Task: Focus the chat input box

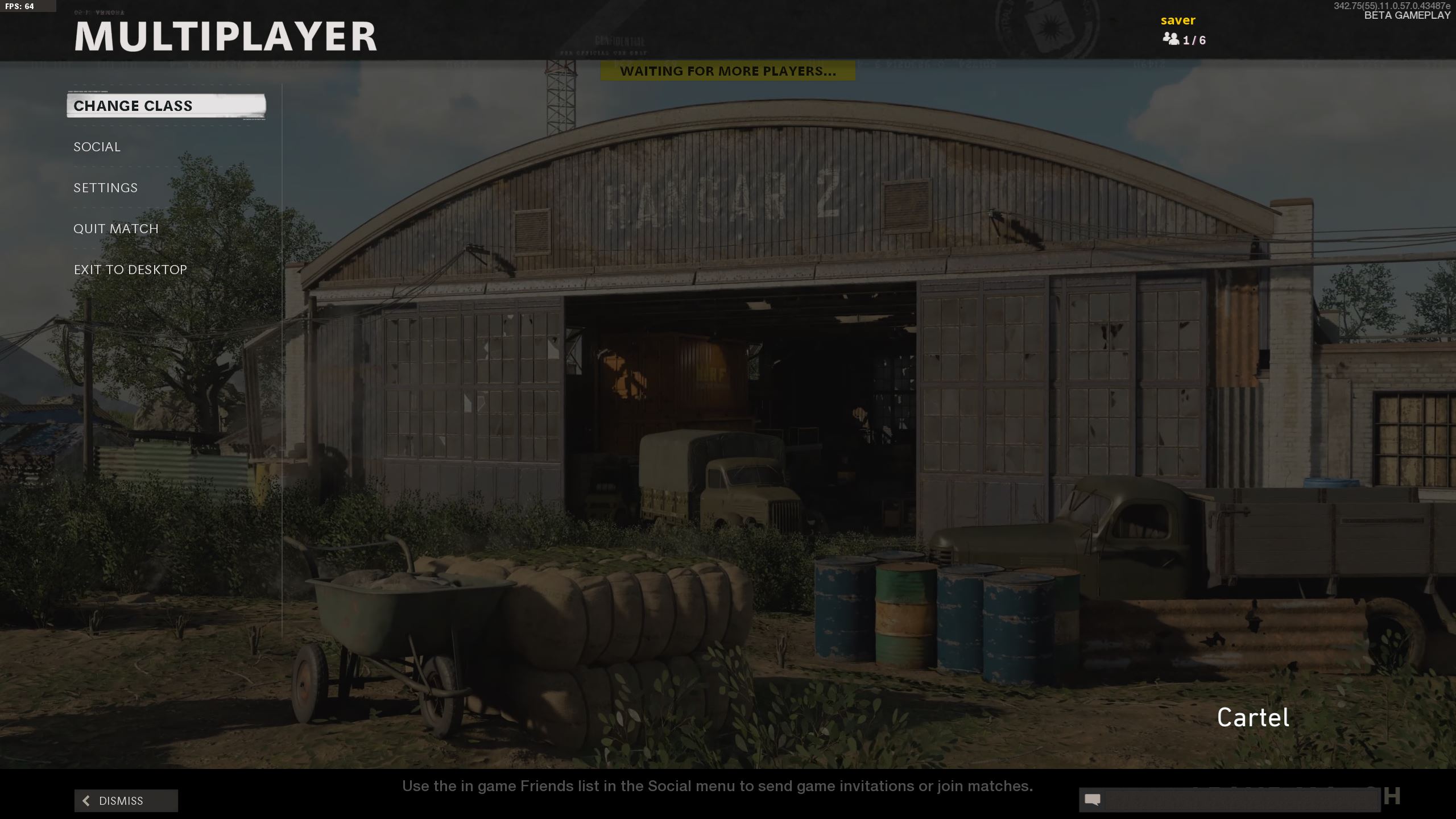Action: click(x=1240, y=800)
